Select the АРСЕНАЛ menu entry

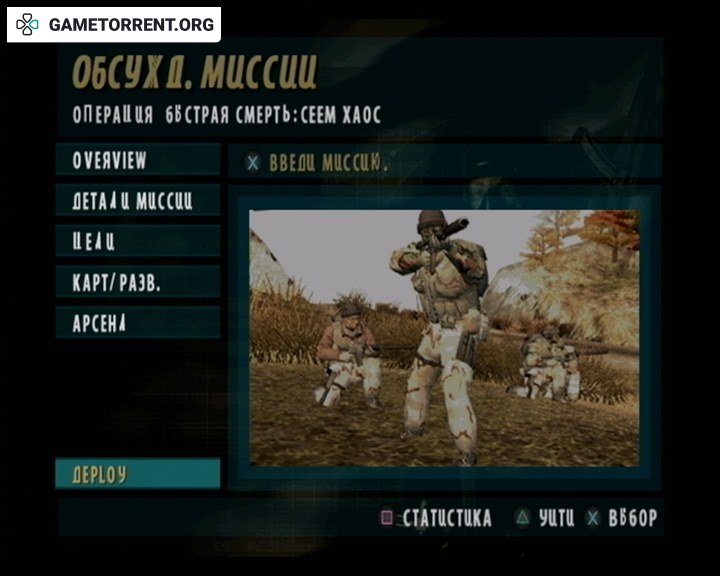click(x=137, y=323)
